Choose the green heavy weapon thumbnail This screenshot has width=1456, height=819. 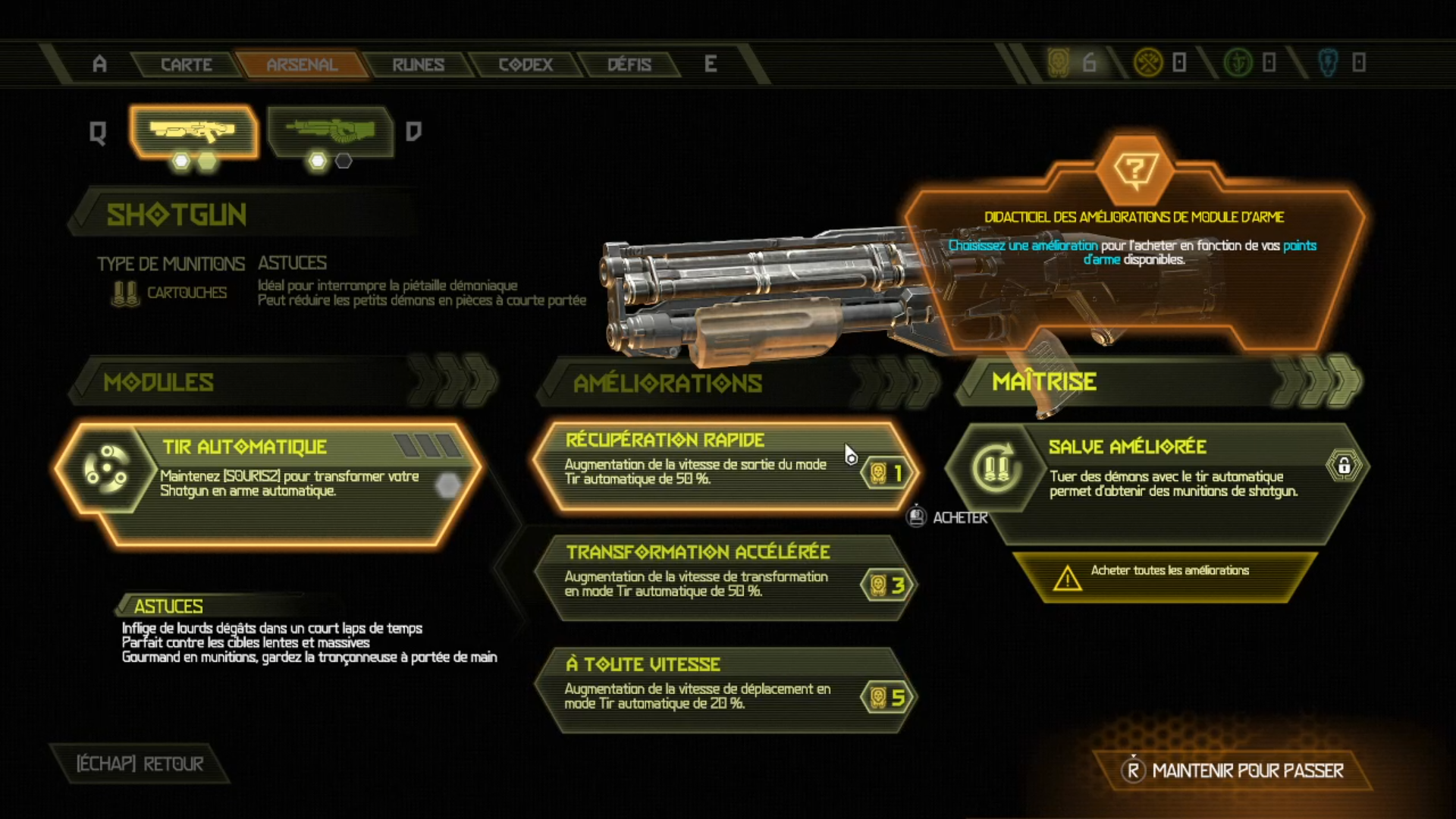[331, 132]
